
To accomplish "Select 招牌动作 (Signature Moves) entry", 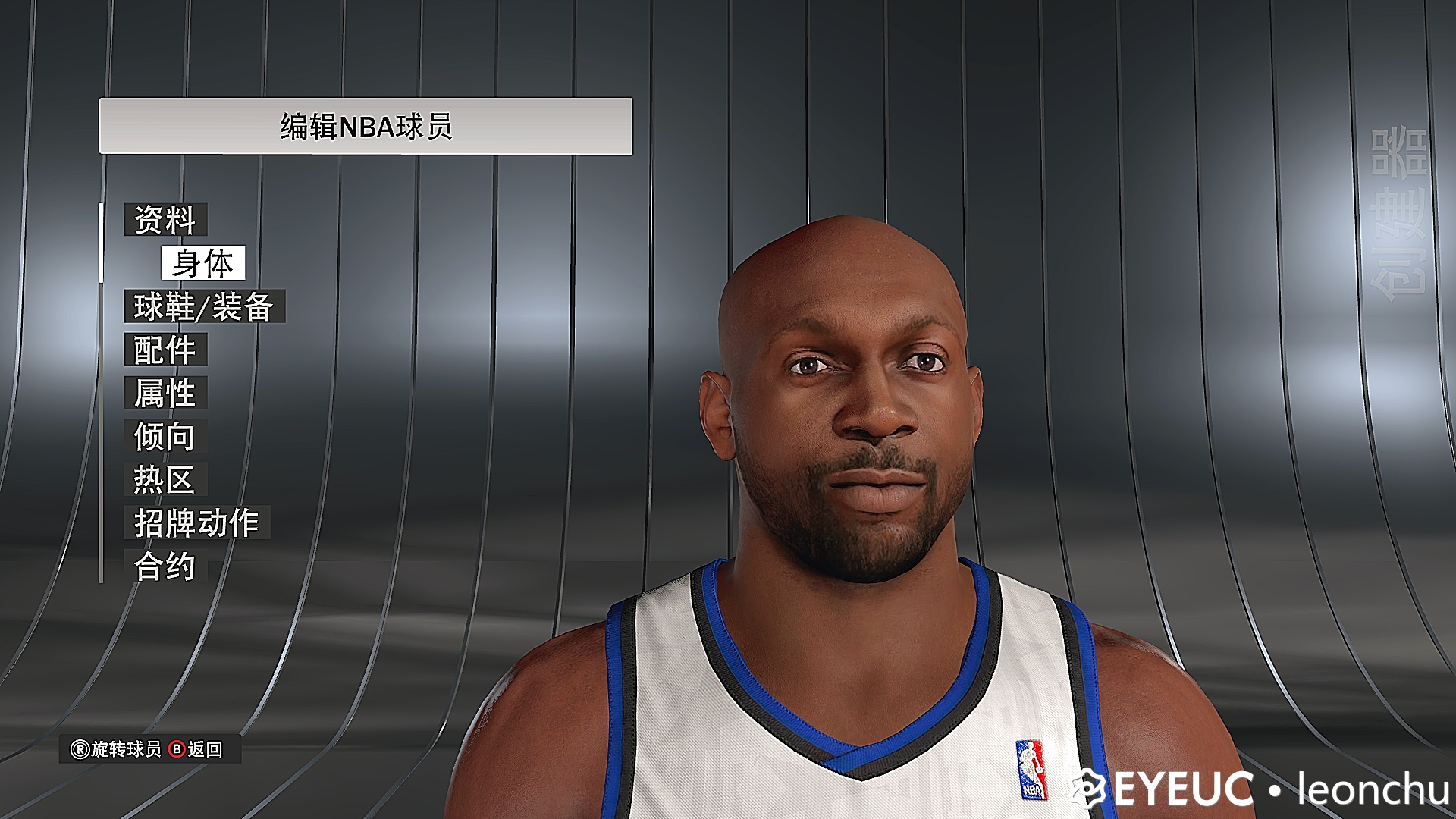I will [195, 522].
